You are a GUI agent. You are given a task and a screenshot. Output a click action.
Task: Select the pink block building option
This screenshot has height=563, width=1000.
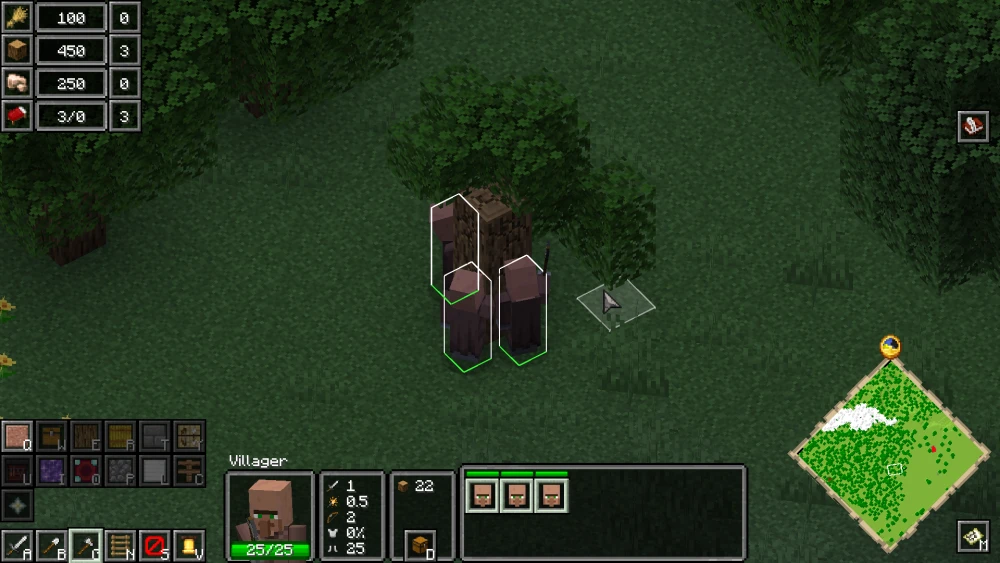coord(17,437)
